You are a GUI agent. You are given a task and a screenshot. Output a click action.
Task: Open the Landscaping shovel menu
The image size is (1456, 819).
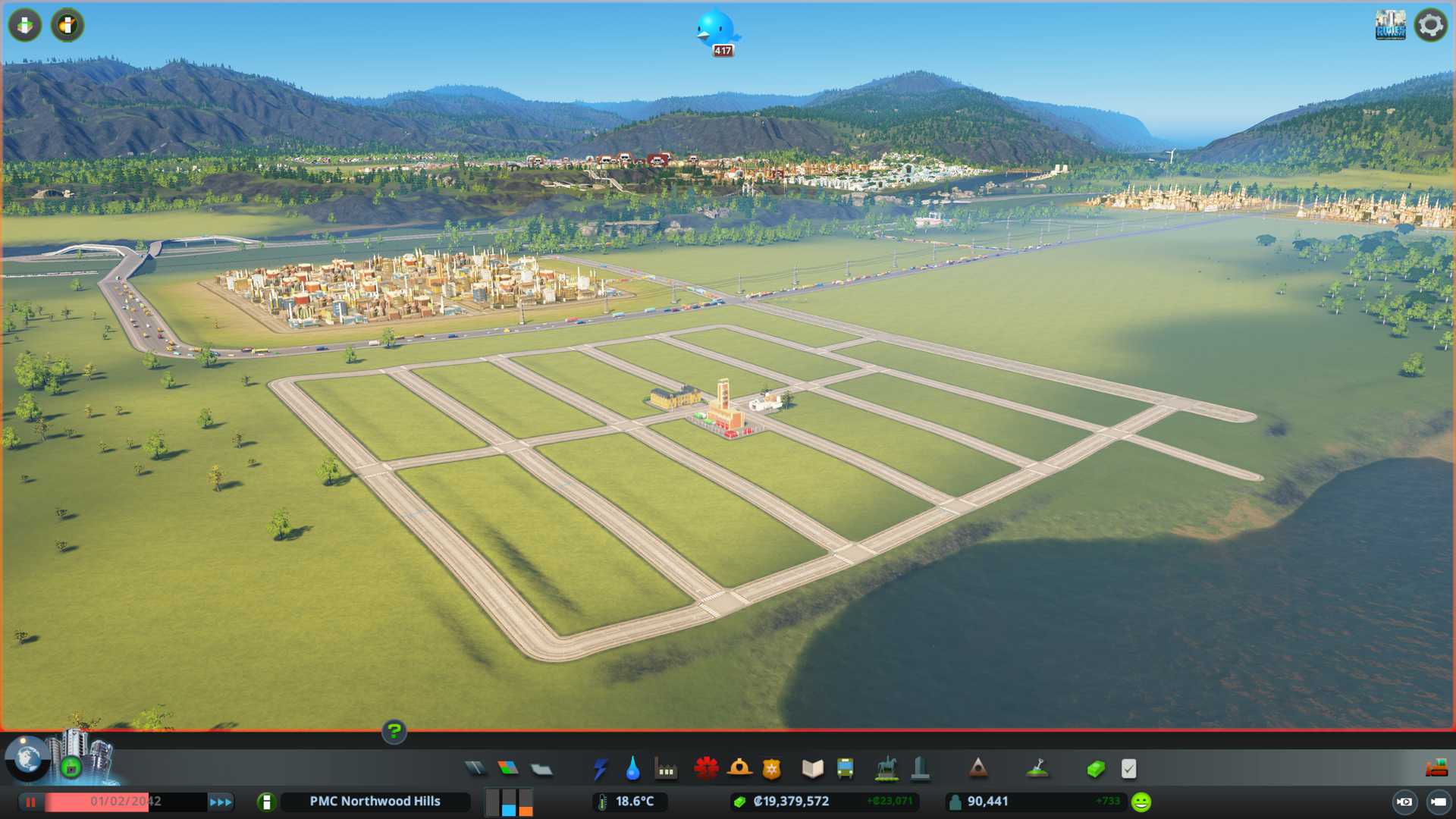[x=1037, y=769]
